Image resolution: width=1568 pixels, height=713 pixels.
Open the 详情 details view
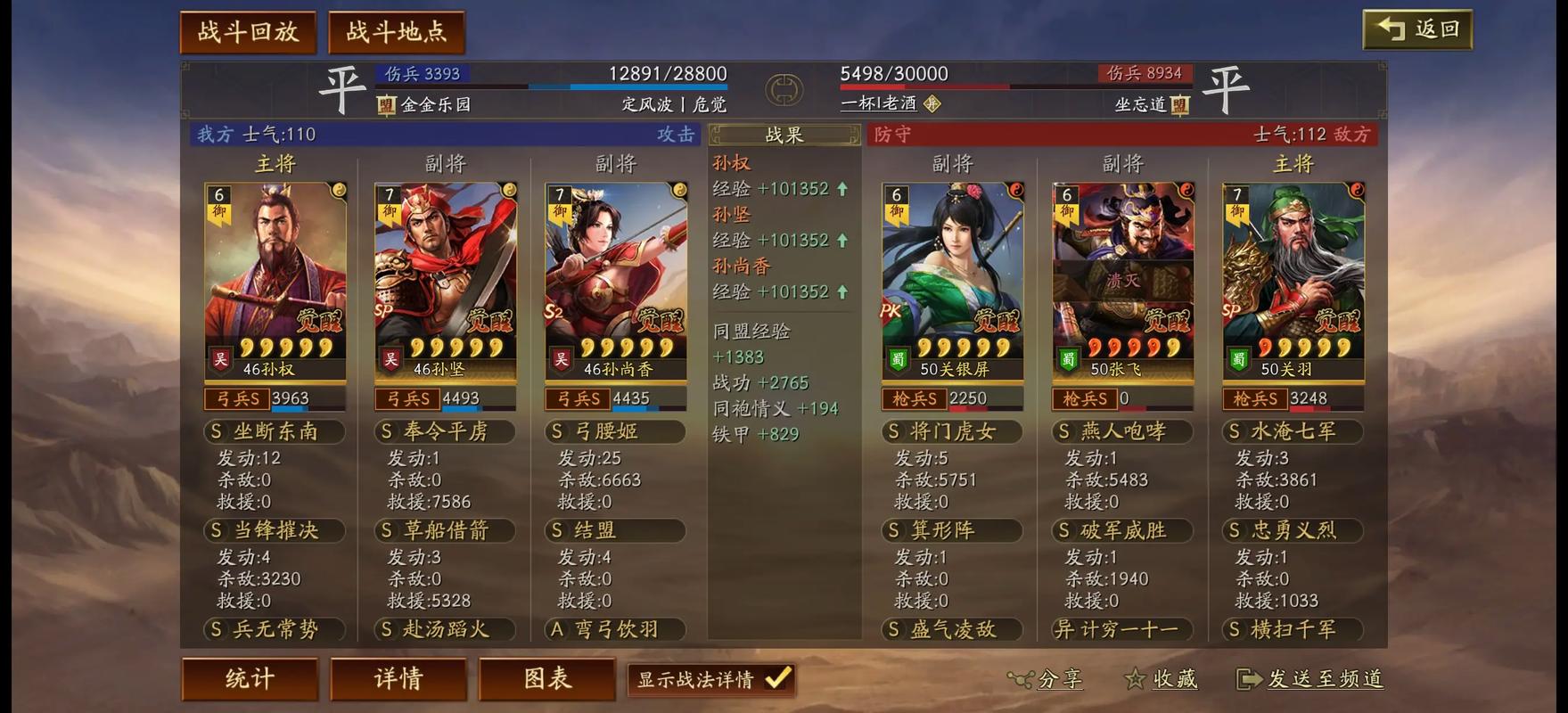398,678
